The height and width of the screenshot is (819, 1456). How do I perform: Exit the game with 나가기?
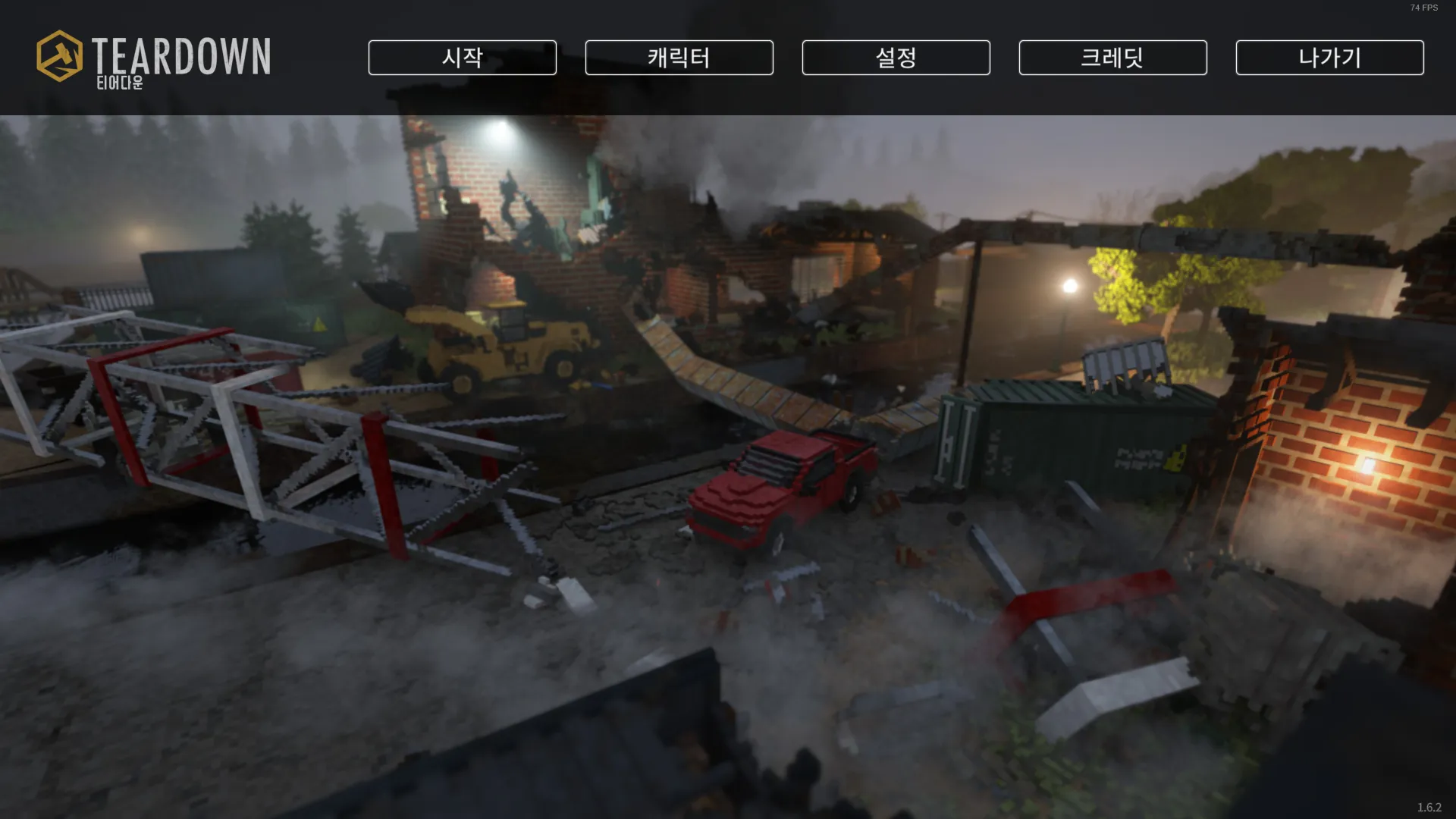[1329, 58]
